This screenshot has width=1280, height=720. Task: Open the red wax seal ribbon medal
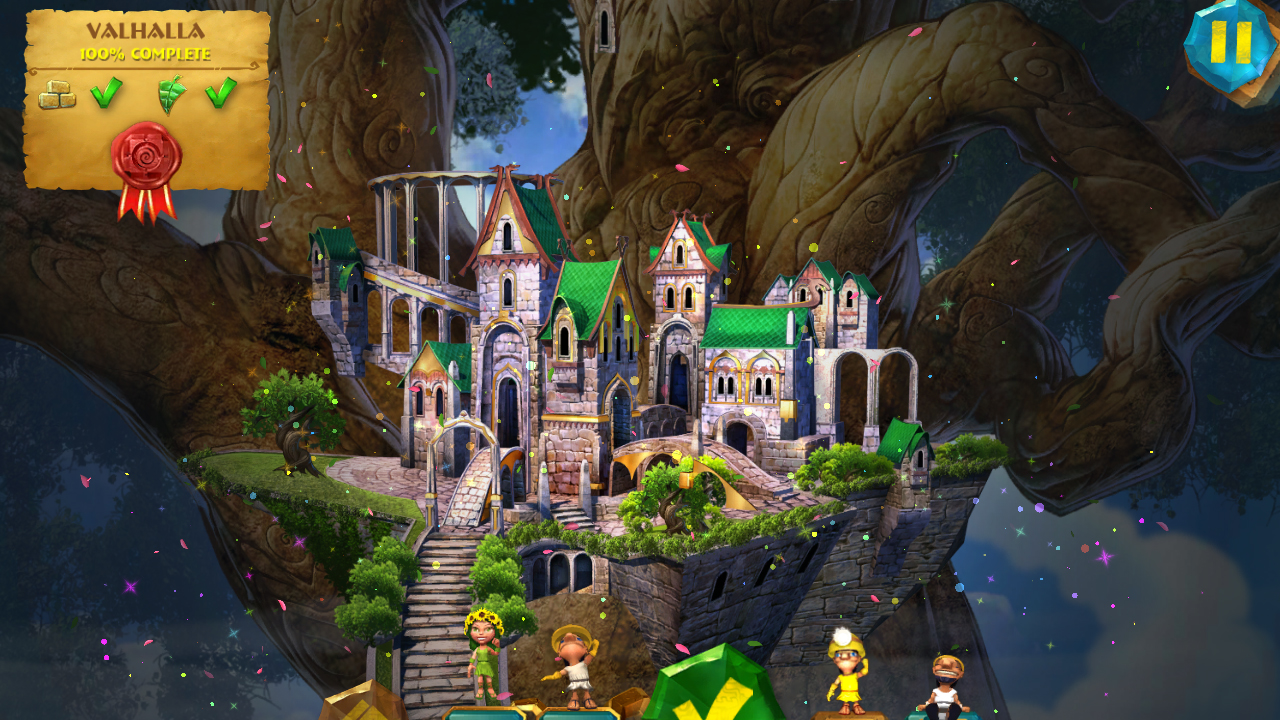point(146,154)
